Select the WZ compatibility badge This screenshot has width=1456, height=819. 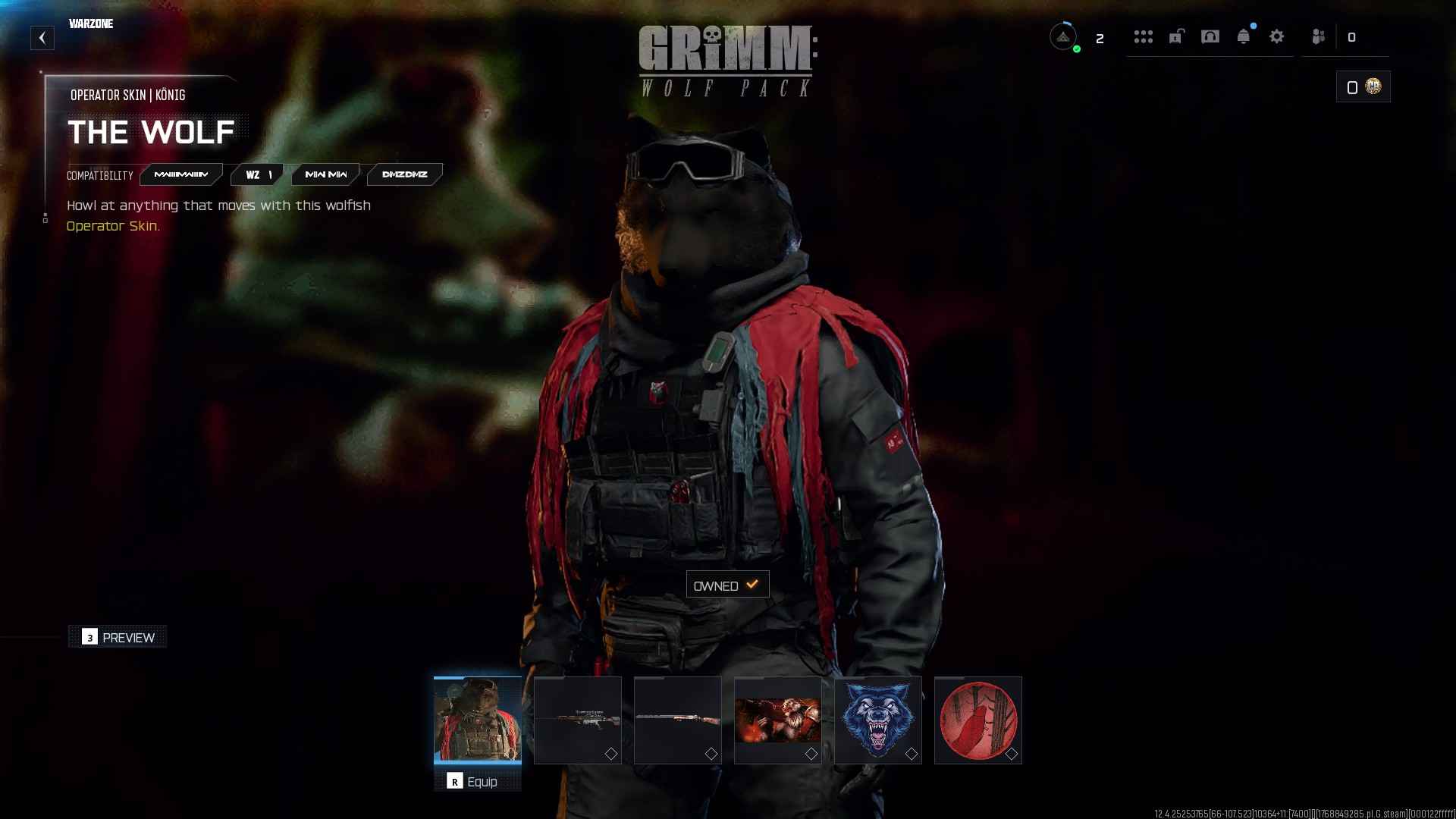256,174
